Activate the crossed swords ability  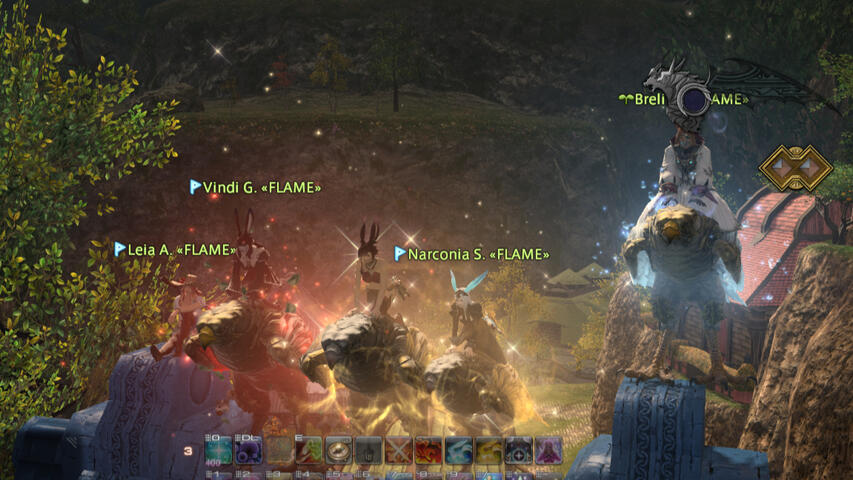point(399,452)
